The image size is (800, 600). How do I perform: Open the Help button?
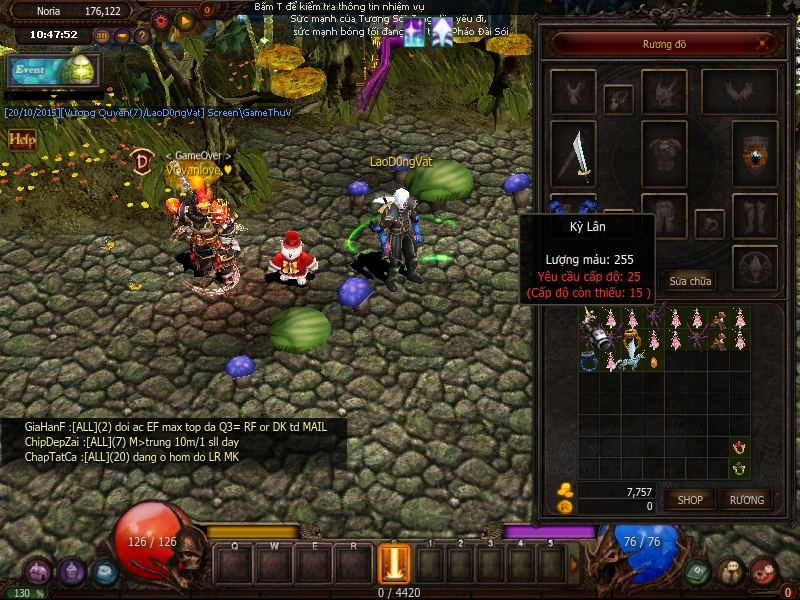tap(21, 140)
